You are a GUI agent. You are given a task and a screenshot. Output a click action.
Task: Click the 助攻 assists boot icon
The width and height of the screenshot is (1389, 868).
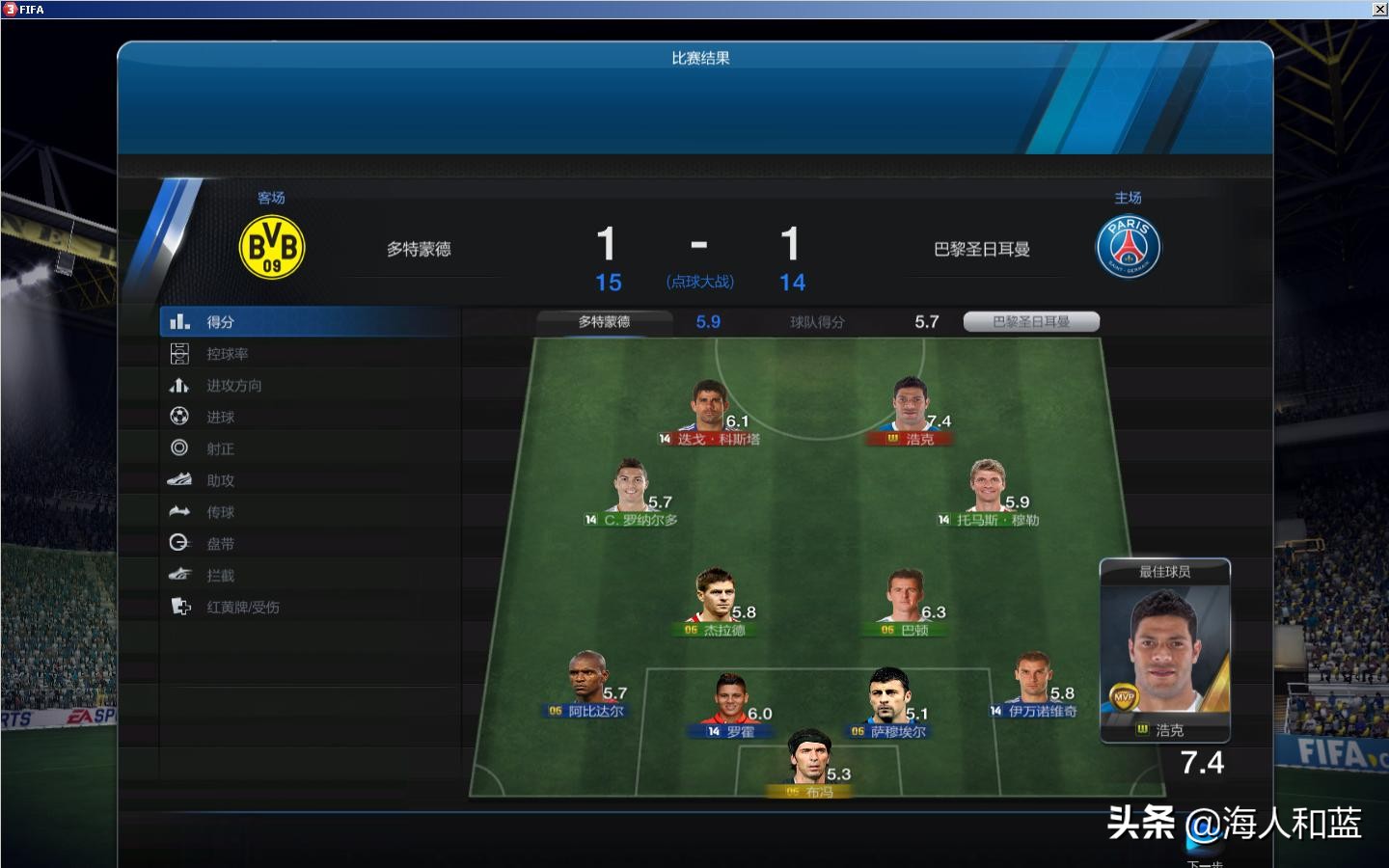tap(180, 480)
